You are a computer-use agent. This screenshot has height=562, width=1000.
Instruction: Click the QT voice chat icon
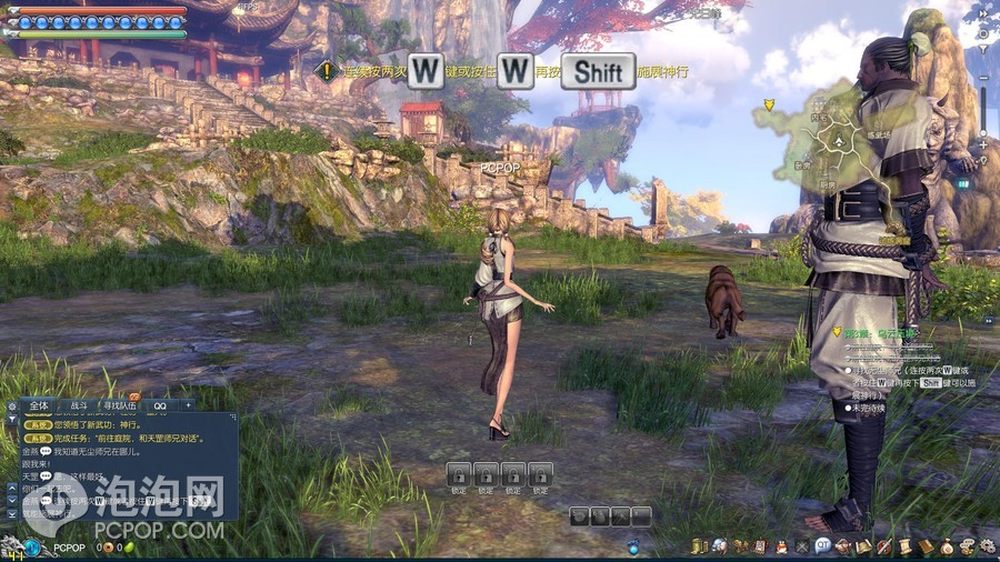click(823, 546)
